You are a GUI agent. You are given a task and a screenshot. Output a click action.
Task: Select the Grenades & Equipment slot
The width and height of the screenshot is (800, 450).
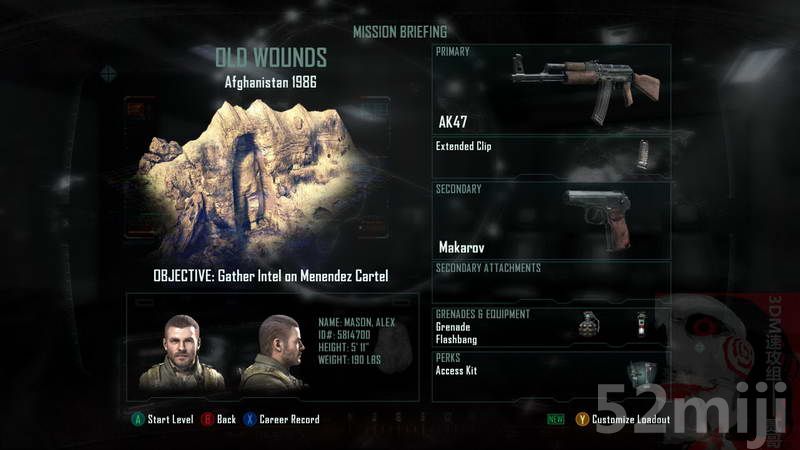pyautogui.click(x=551, y=327)
